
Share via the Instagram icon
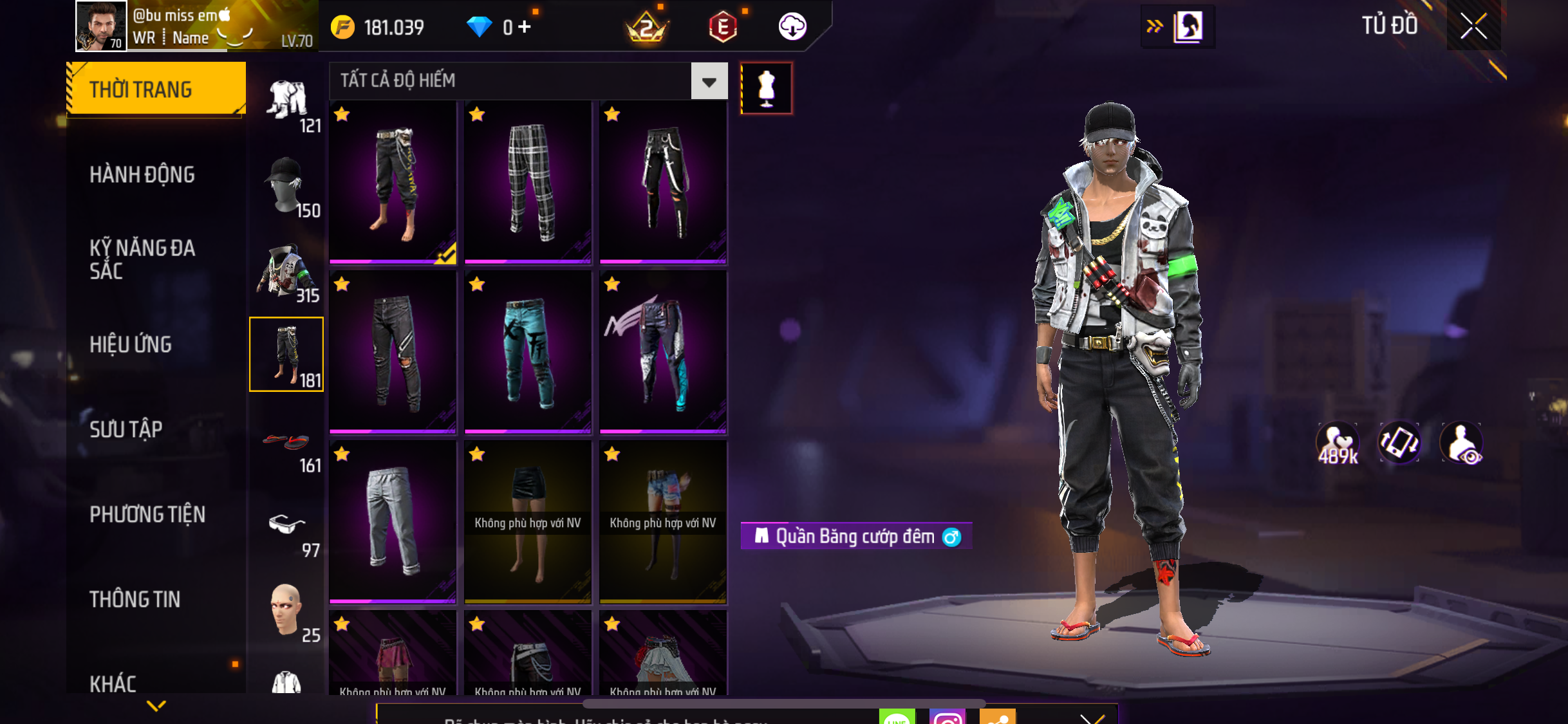tap(947, 717)
